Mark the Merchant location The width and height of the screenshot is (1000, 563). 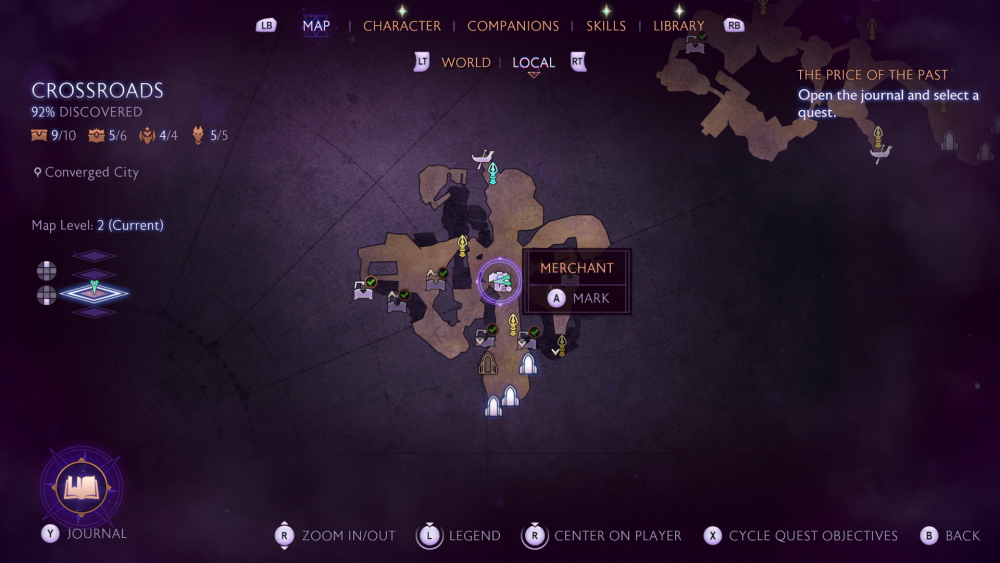578,298
